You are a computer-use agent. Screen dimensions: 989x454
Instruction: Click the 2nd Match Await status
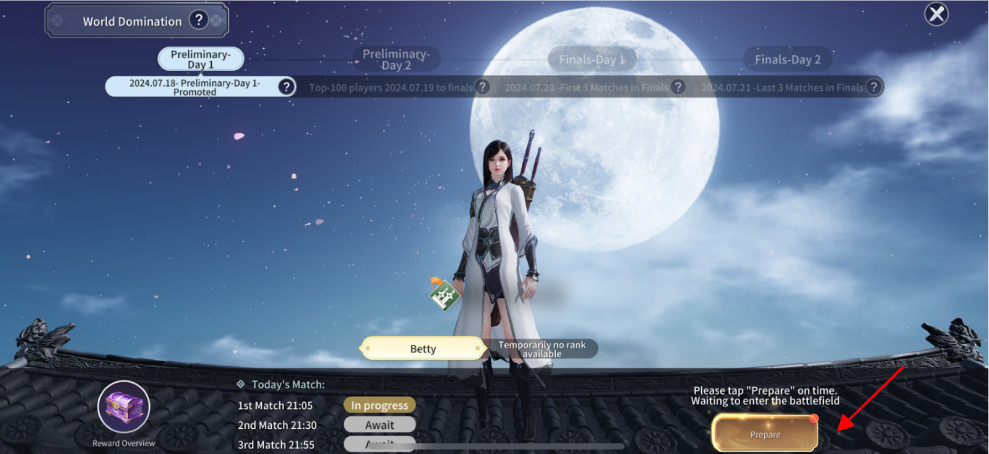point(379,425)
